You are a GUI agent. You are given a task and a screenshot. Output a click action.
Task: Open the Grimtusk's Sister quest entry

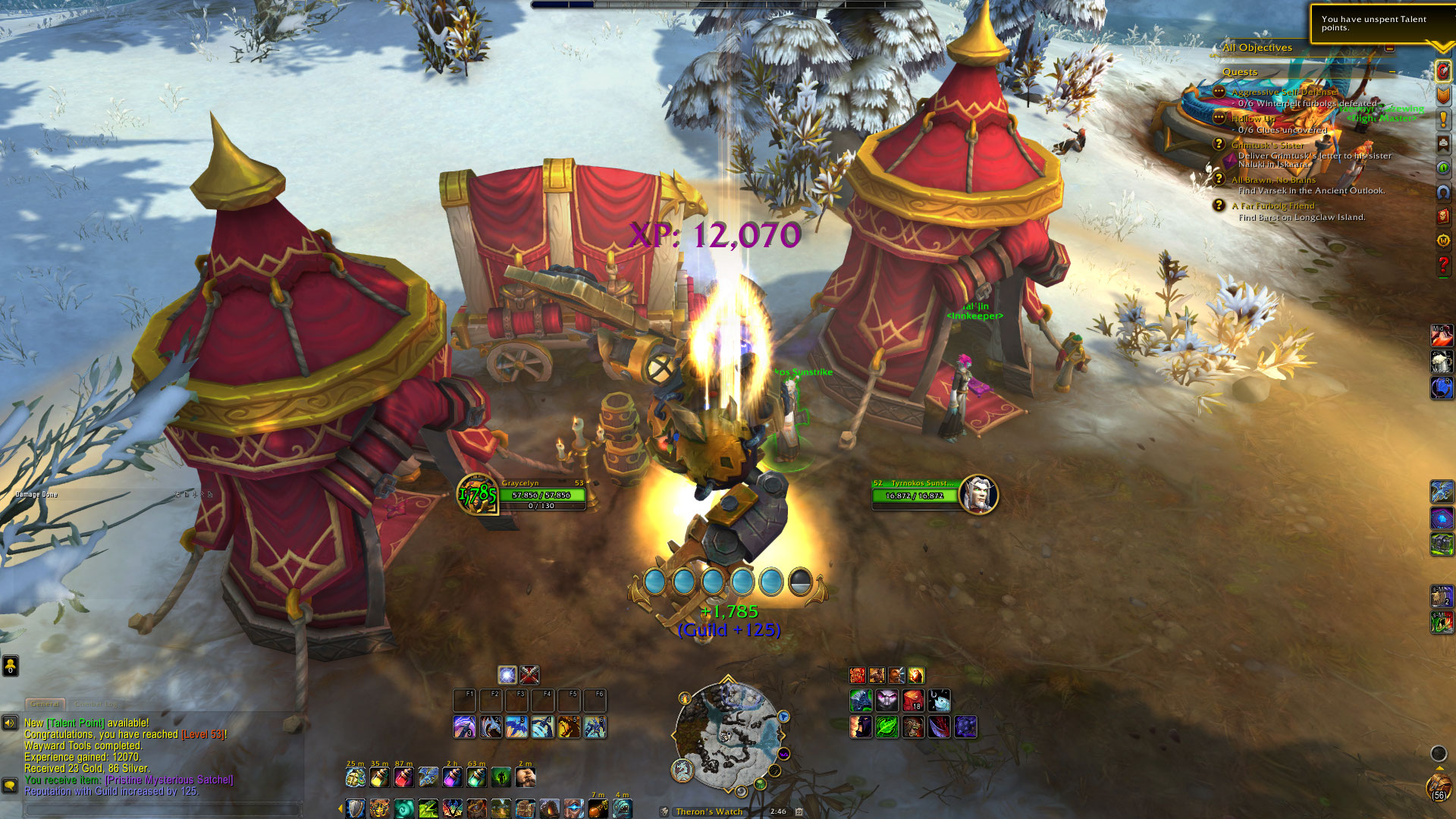1267,145
